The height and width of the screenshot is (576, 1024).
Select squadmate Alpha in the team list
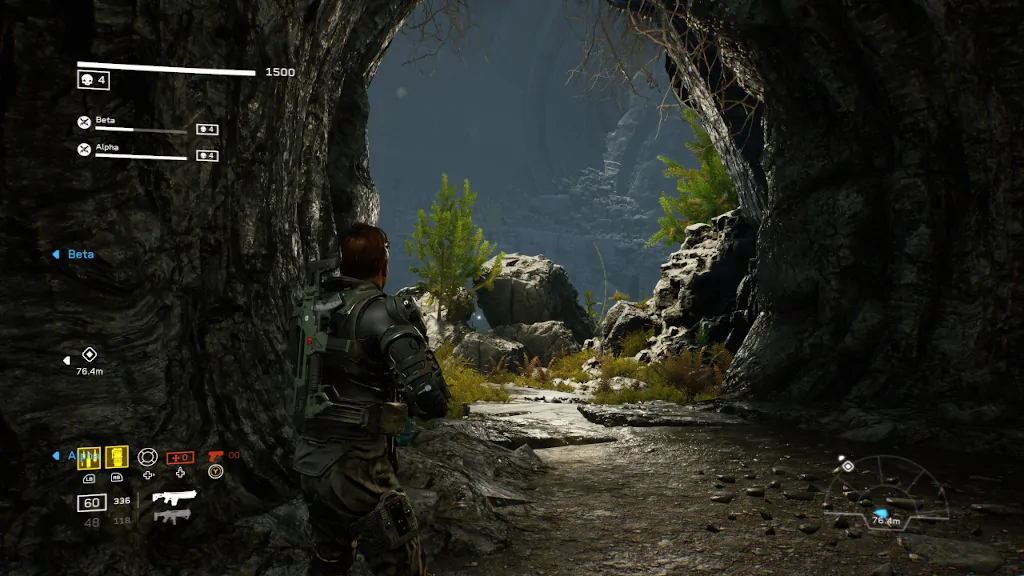[x=107, y=146]
